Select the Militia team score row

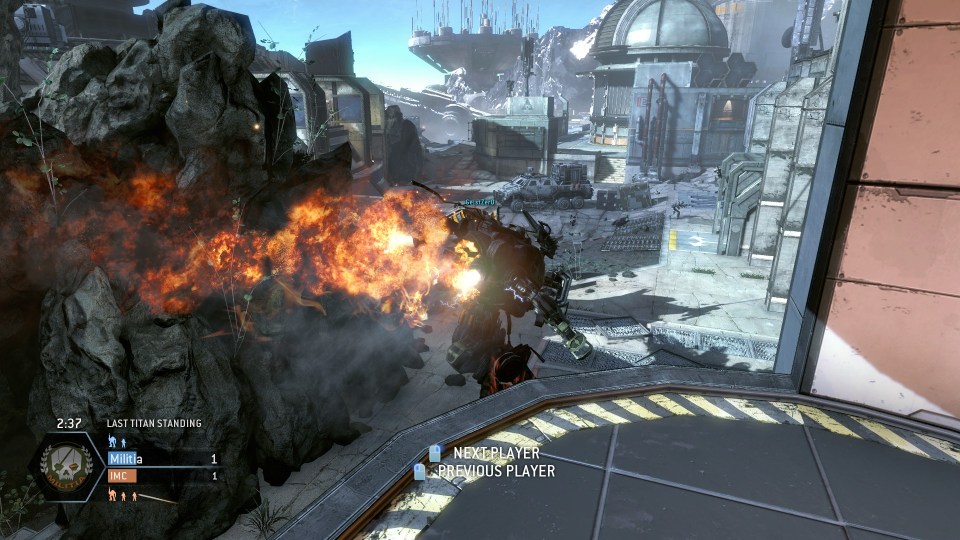pyautogui.click(x=162, y=459)
